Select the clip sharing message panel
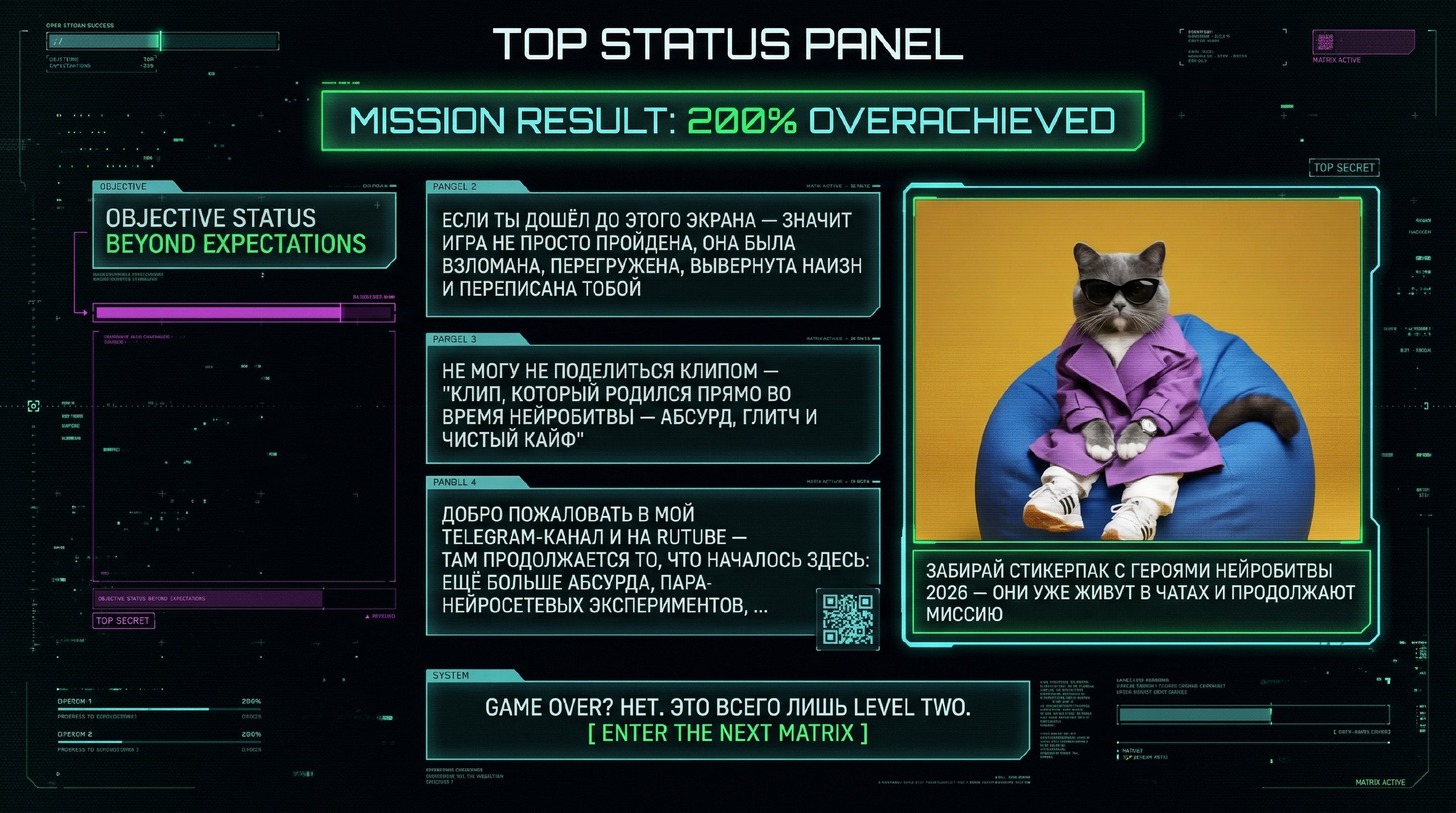This screenshot has height=813, width=1456. point(652,405)
